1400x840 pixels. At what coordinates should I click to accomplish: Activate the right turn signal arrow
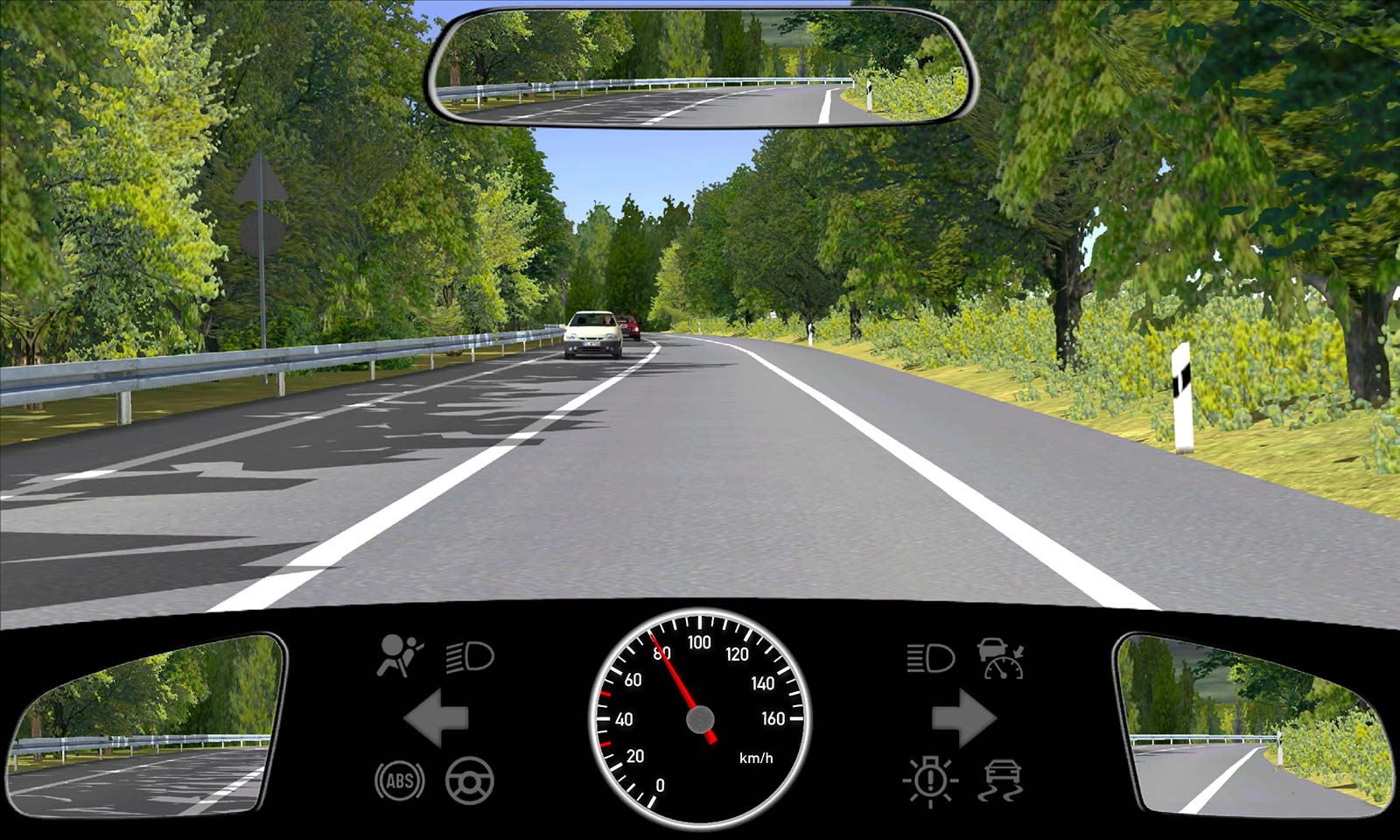pos(963,718)
